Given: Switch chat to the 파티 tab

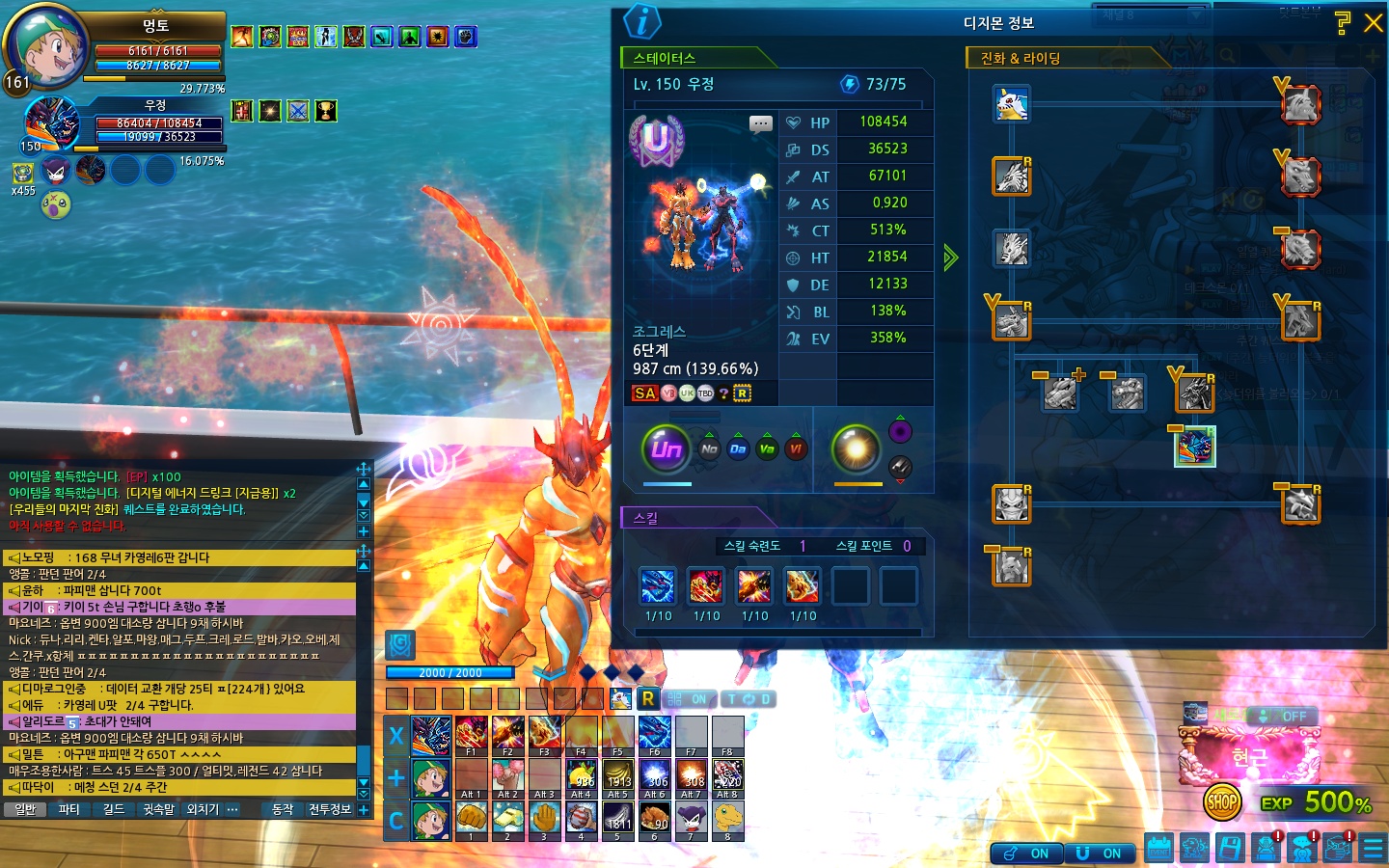Looking at the screenshot, I should coord(69,810).
